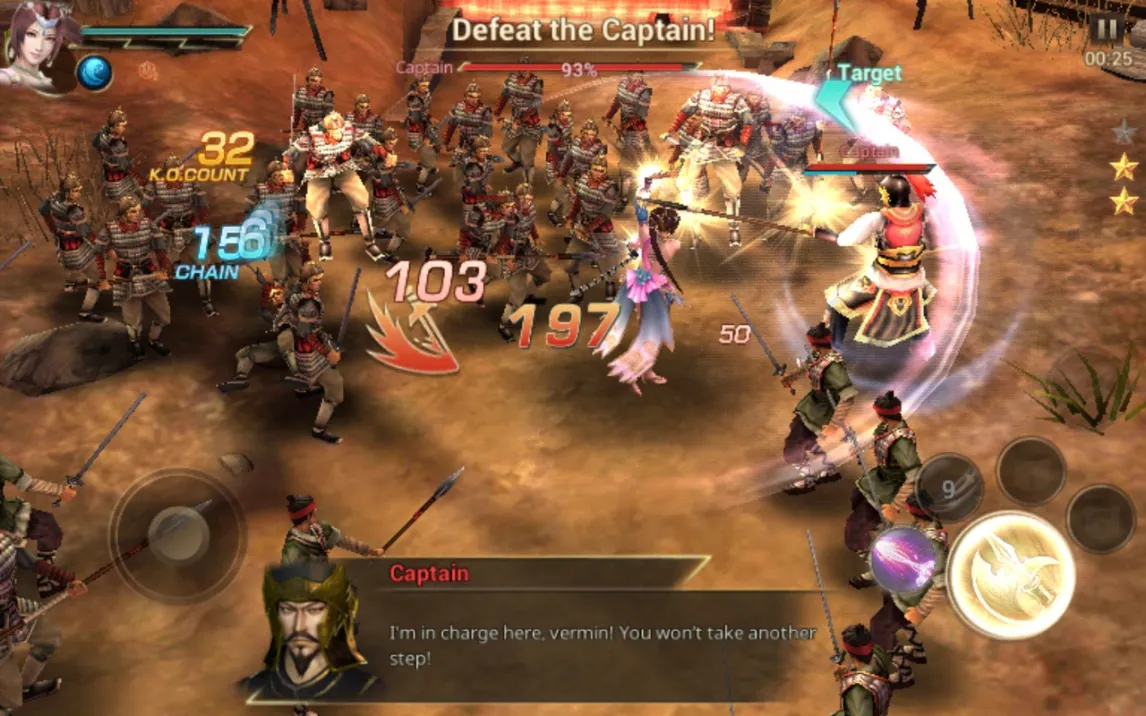Tap the Captain dialogue box to continue
Screen dimensions: 1146x716
560,630
